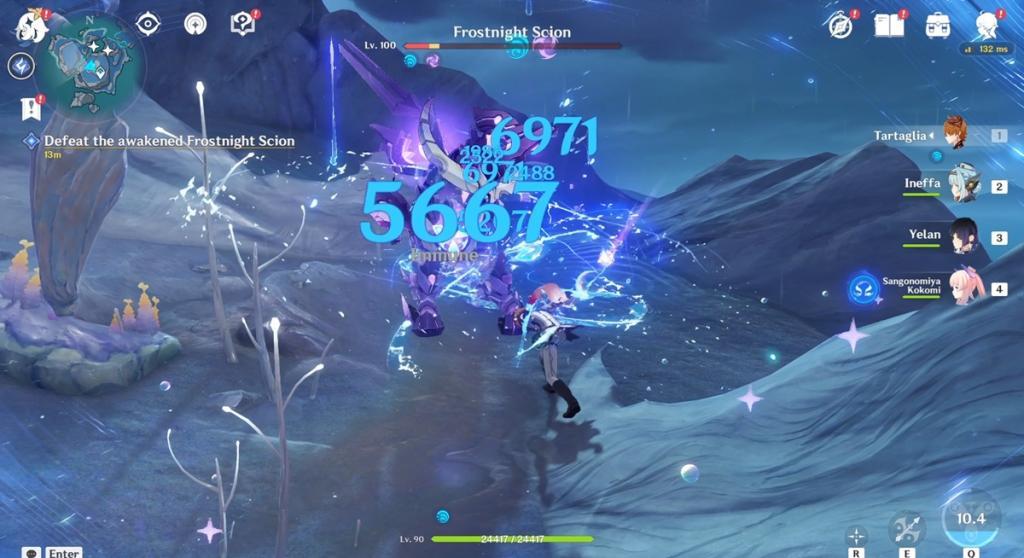
Task: Open the bookmark icon with exclamation mark
Action: point(29,108)
